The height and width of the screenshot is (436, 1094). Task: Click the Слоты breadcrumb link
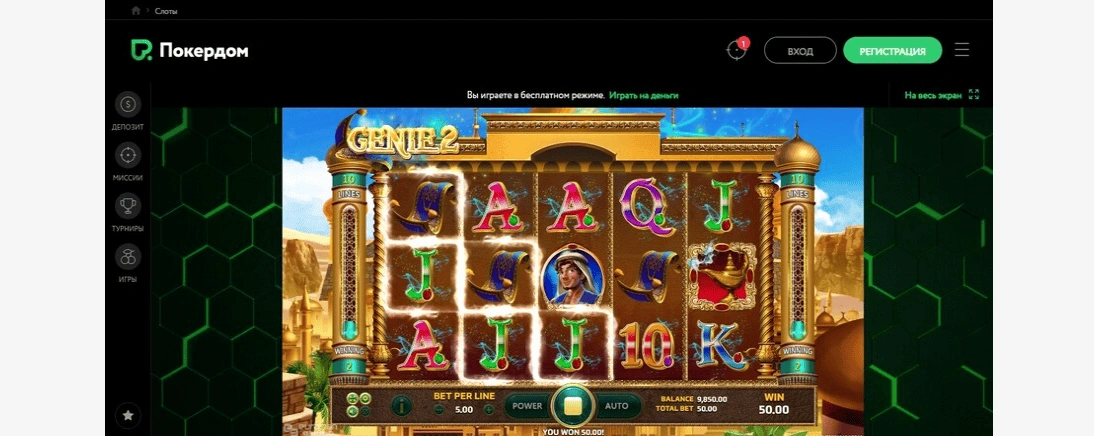coord(166,11)
